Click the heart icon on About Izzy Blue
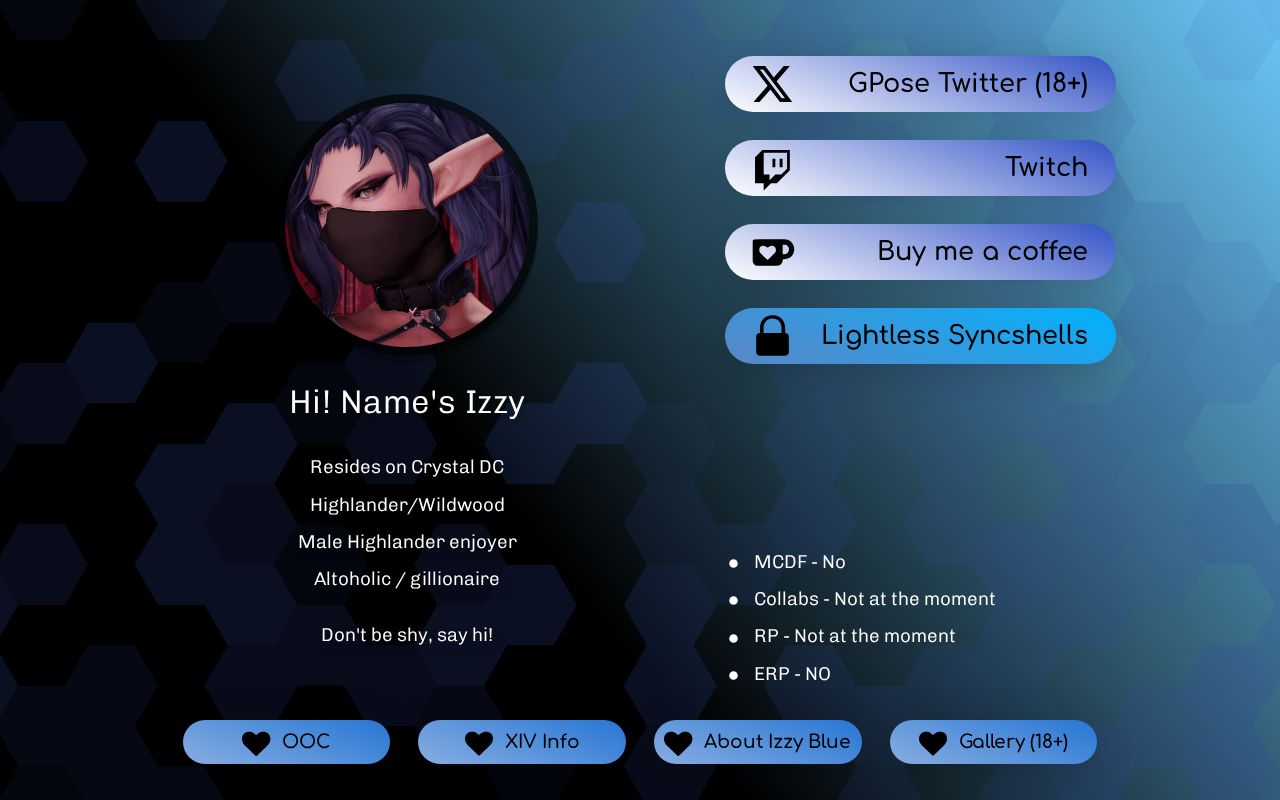This screenshot has width=1280, height=800. pyautogui.click(x=678, y=742)
